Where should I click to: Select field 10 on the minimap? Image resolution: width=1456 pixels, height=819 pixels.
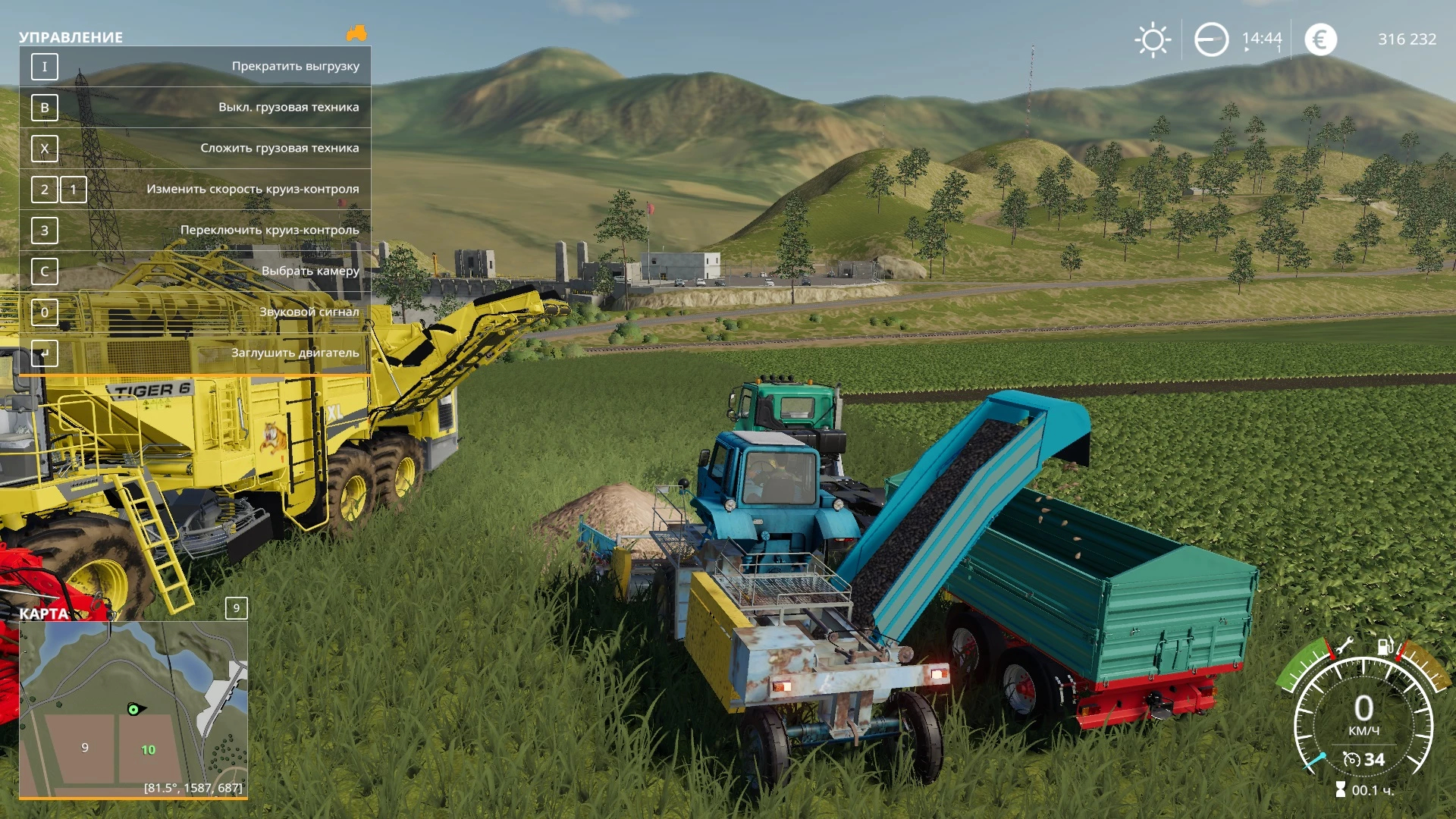[148, 750]
